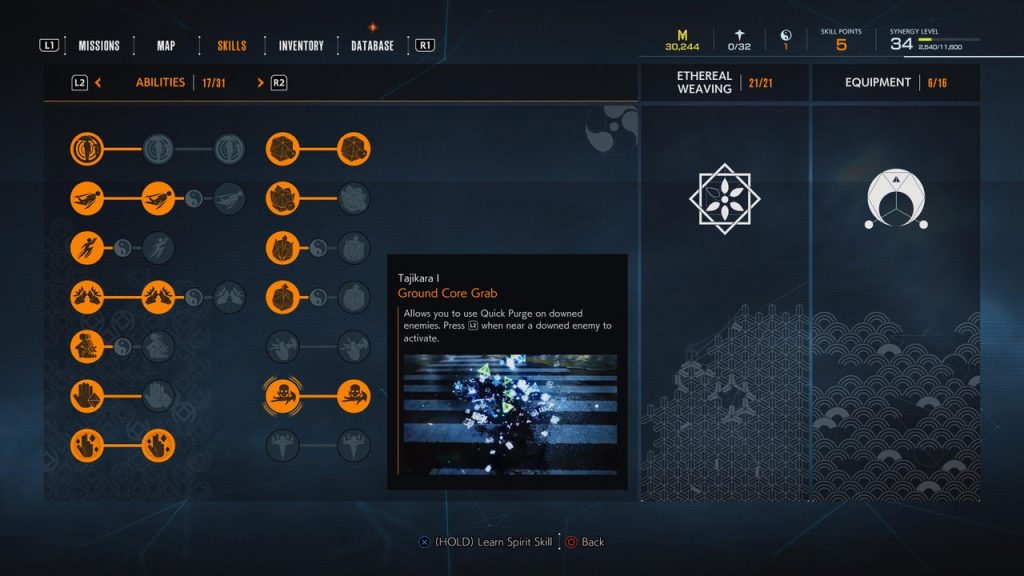Screen dimensions: 1024x576
Task: Select the unlocked hand with crystal skill node
Action: (87, 395)
